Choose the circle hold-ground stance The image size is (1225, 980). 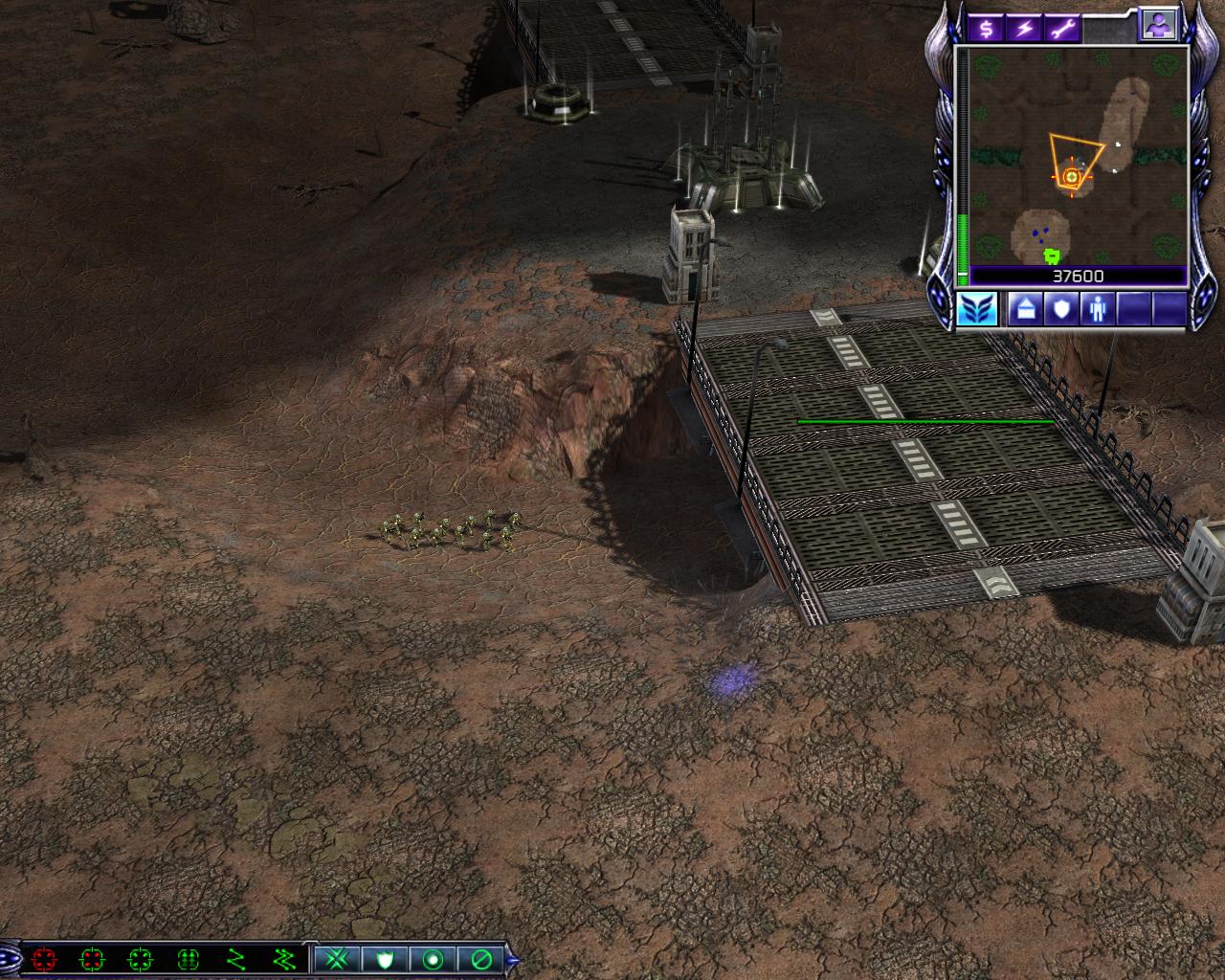click(433, 958)
